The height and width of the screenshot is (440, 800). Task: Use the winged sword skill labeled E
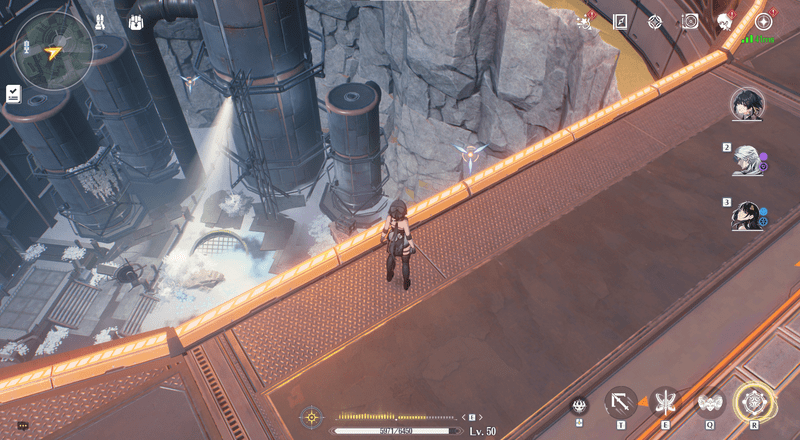665,402
